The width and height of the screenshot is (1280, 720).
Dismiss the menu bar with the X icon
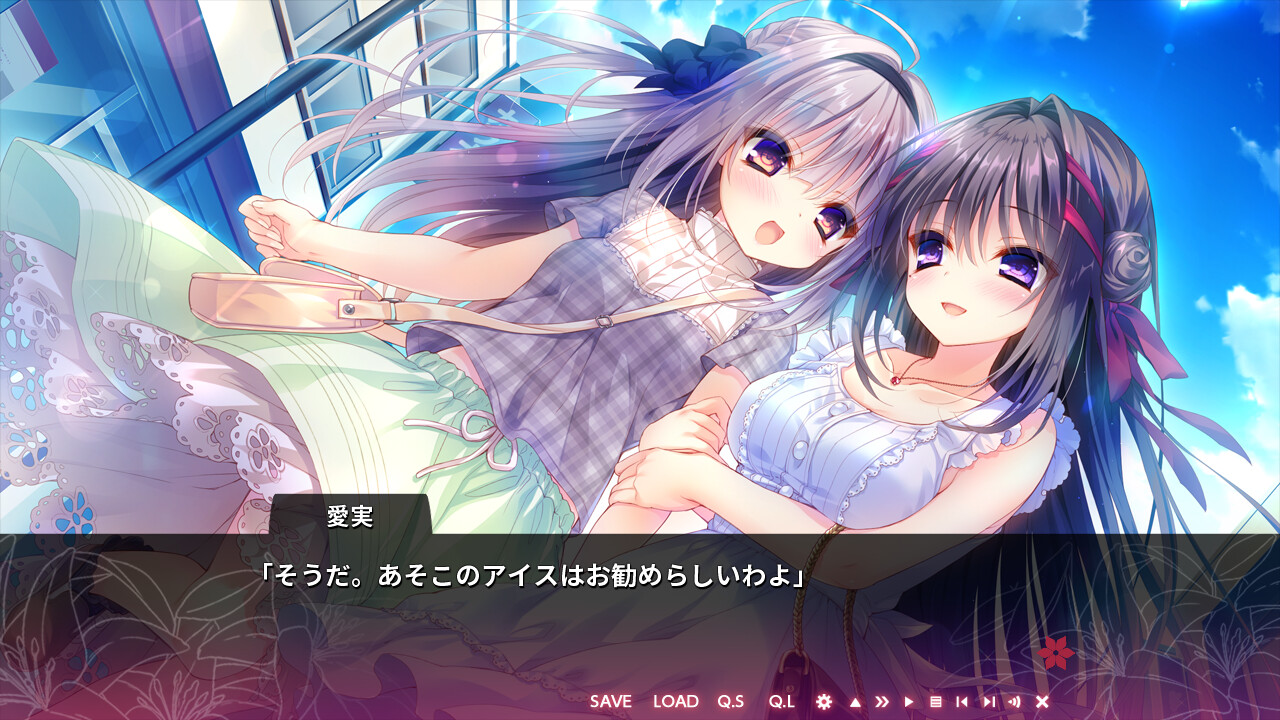pos(1042,702)
